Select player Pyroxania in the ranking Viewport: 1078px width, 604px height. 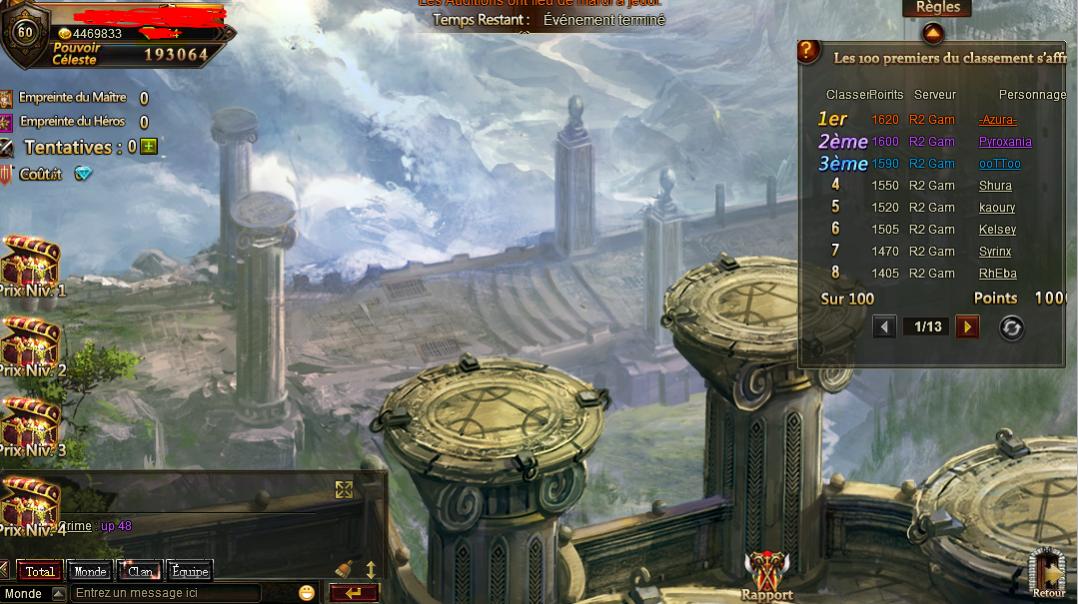coord(1004,142)
